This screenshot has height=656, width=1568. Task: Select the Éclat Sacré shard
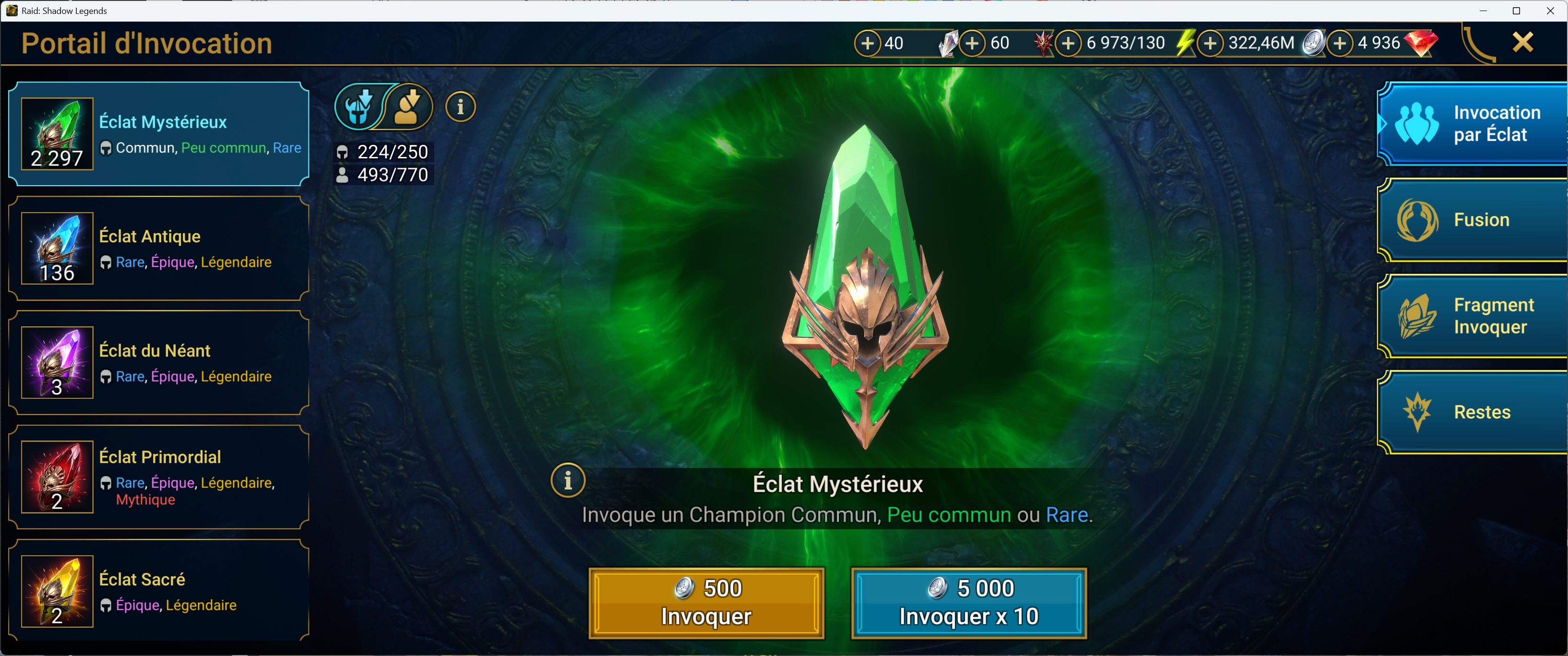click(158, 590)
